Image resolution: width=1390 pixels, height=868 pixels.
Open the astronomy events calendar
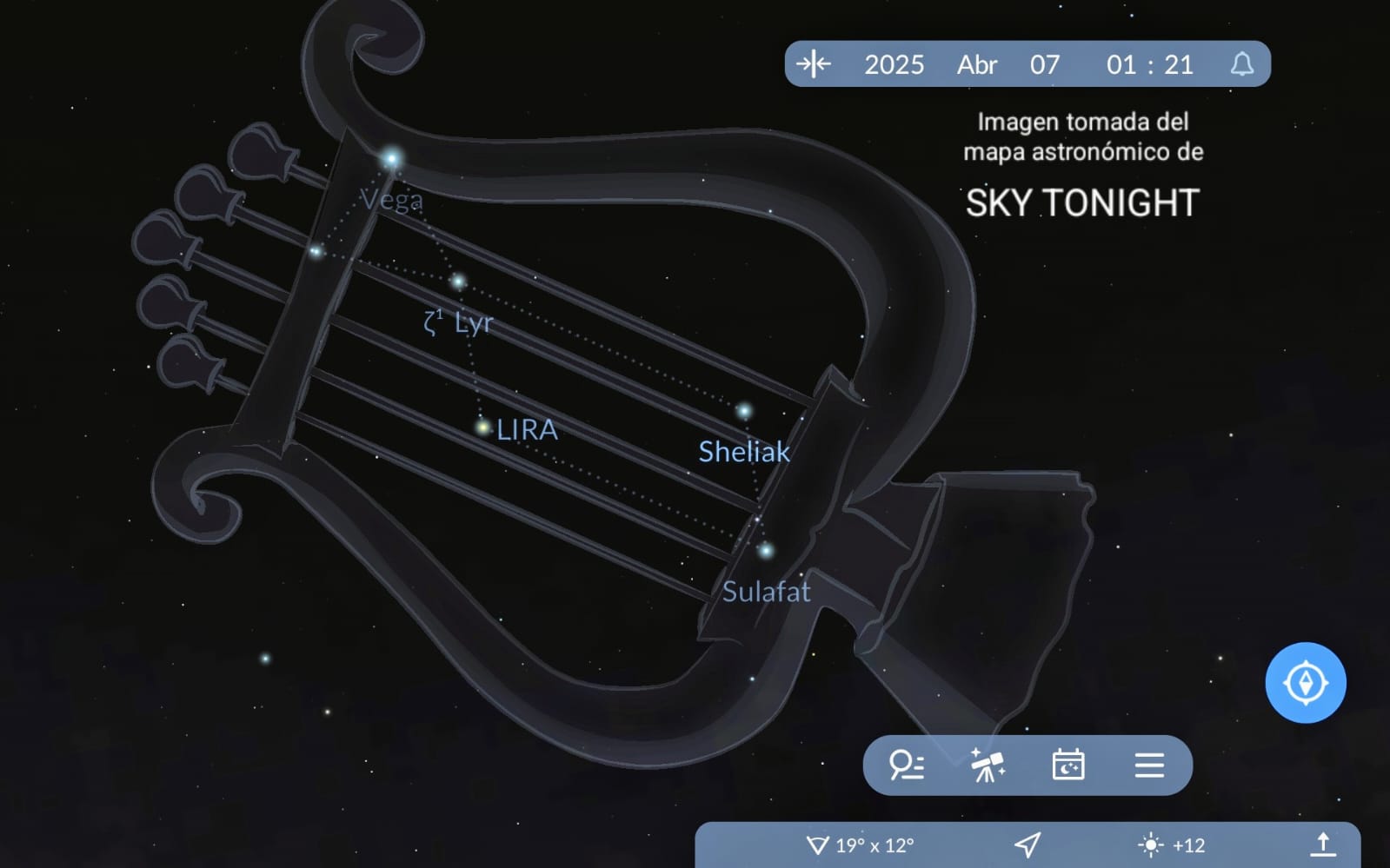[x=1067, y=765]
